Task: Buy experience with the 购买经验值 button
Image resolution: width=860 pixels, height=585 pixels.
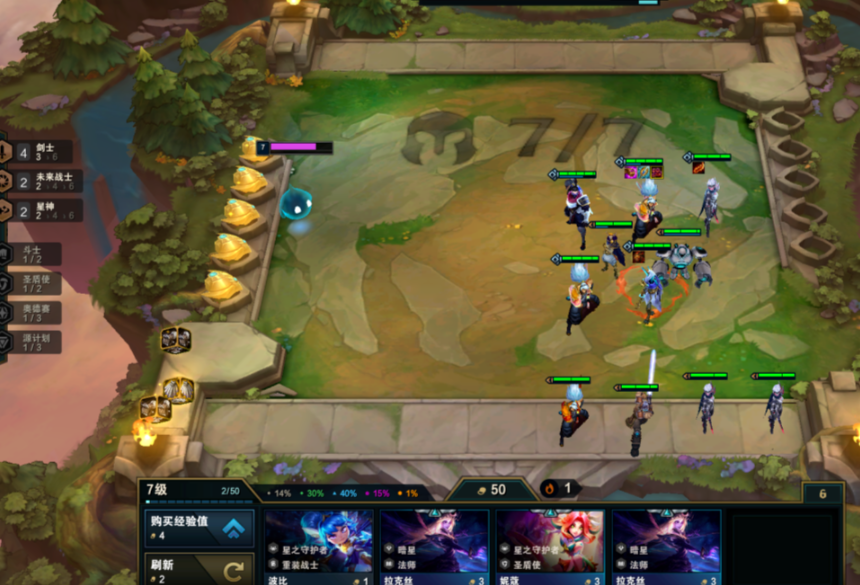Action: [x=198, y=527]
